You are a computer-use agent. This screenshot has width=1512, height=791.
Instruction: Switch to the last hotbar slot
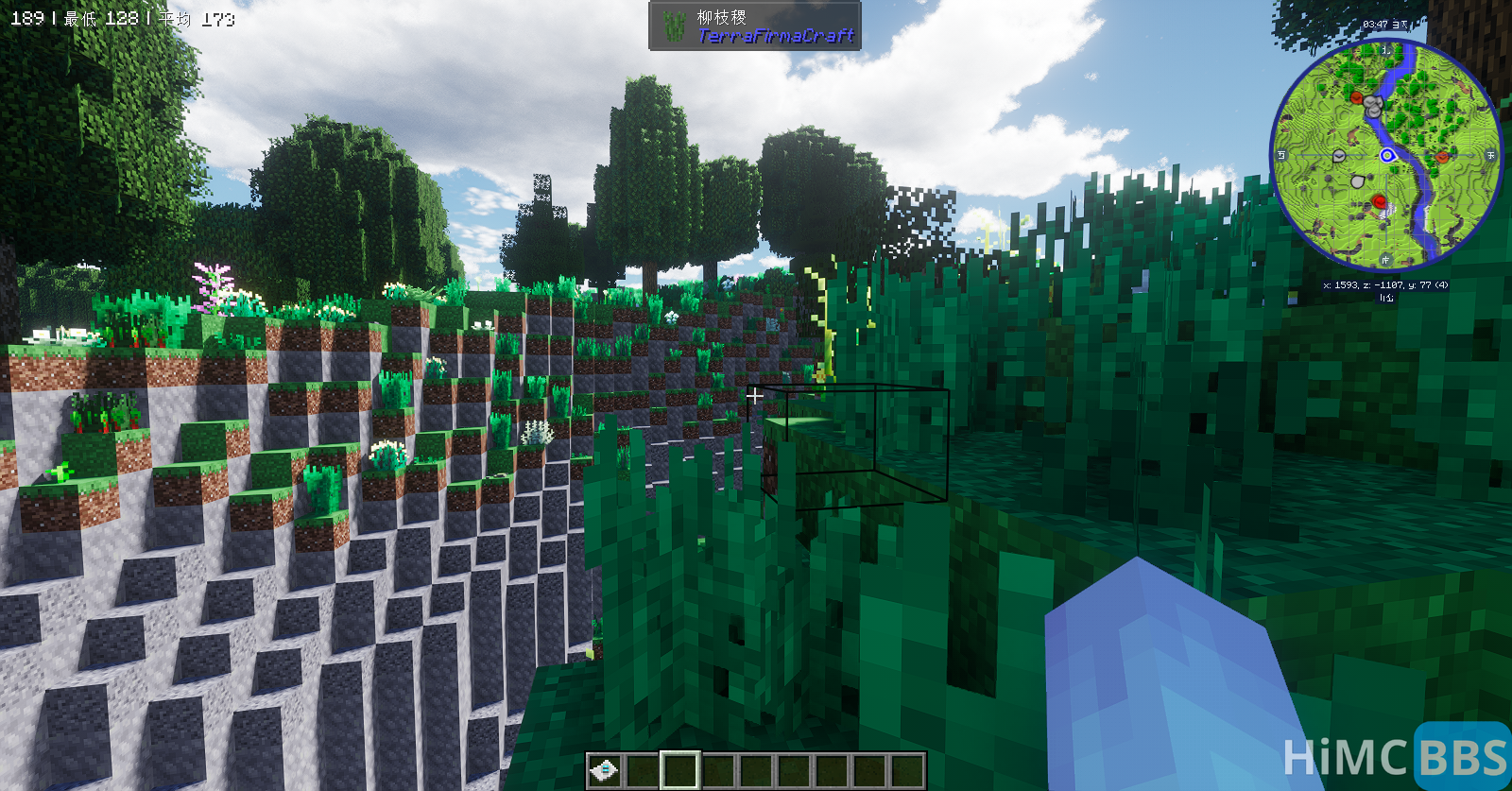point(905,769)
